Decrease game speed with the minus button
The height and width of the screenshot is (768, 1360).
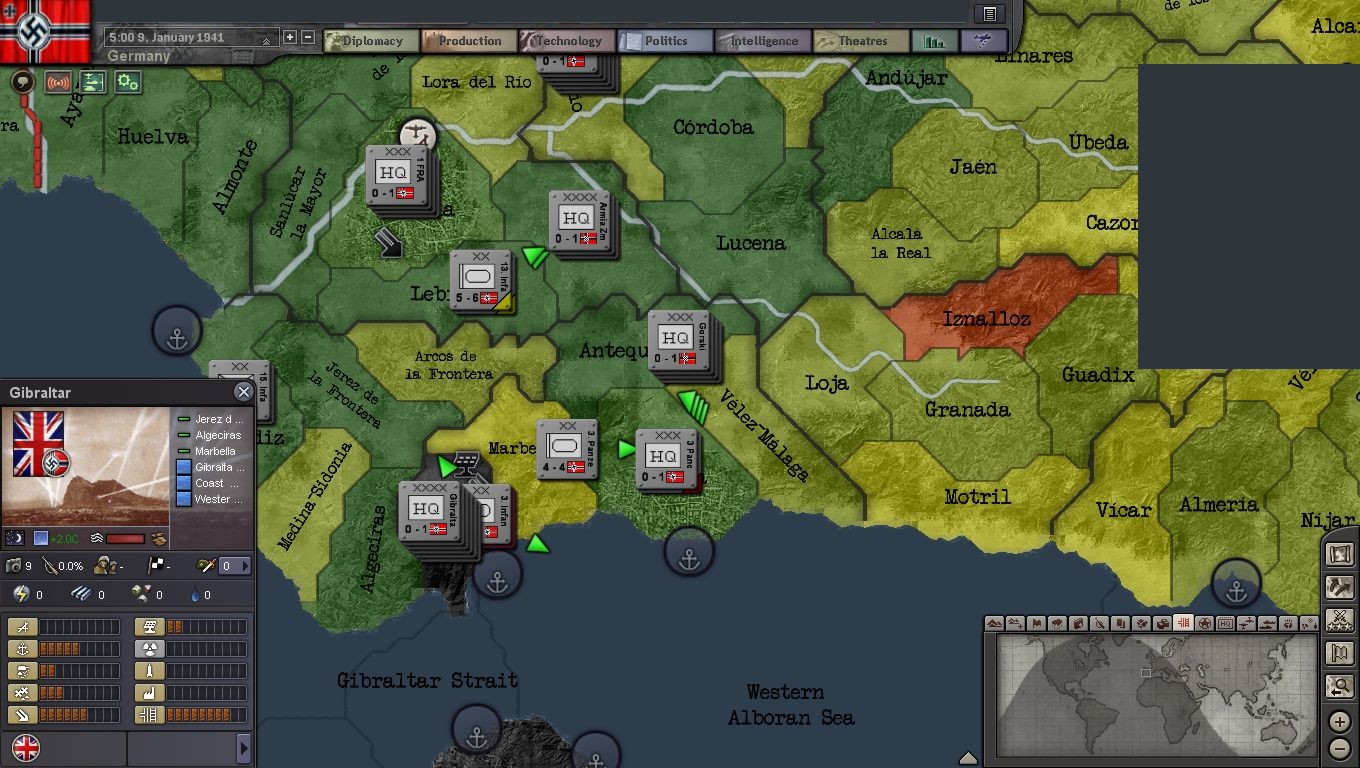308,38
